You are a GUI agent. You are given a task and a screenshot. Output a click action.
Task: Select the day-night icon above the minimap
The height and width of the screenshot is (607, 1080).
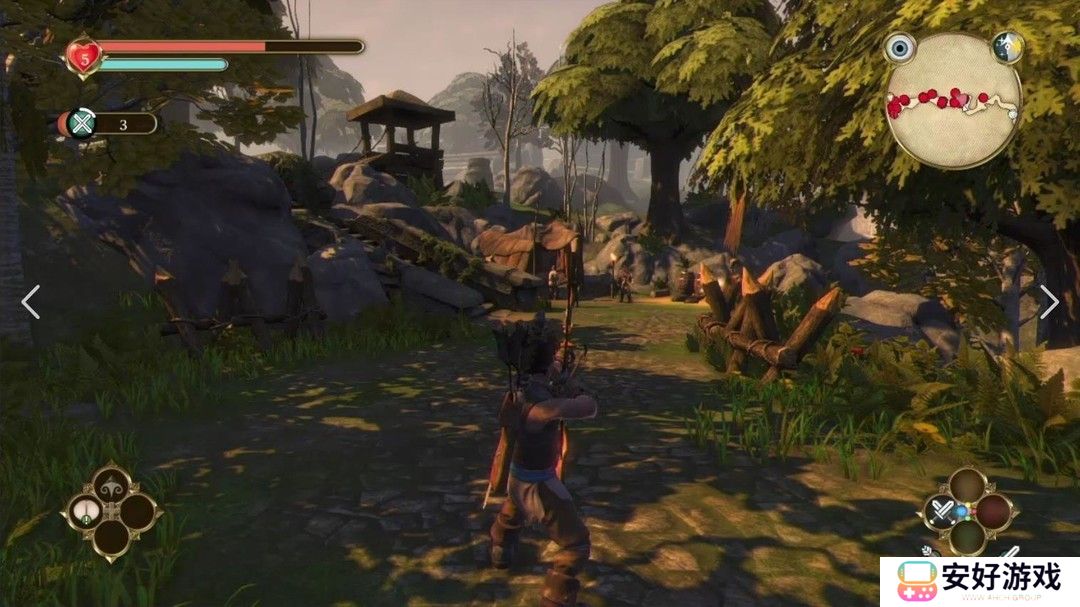click(x=1006, y=47)
